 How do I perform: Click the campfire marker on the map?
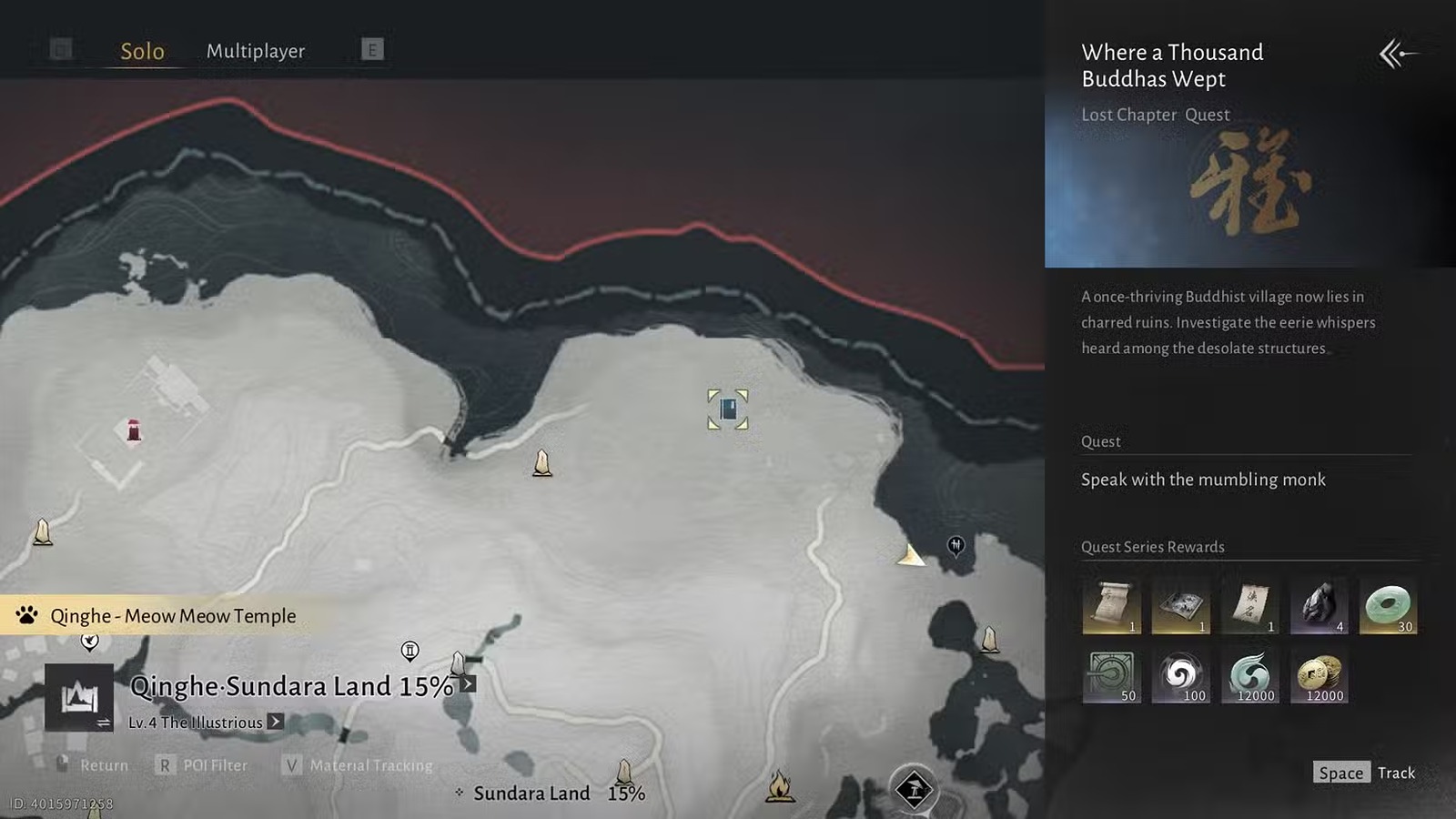pos(780,786)
